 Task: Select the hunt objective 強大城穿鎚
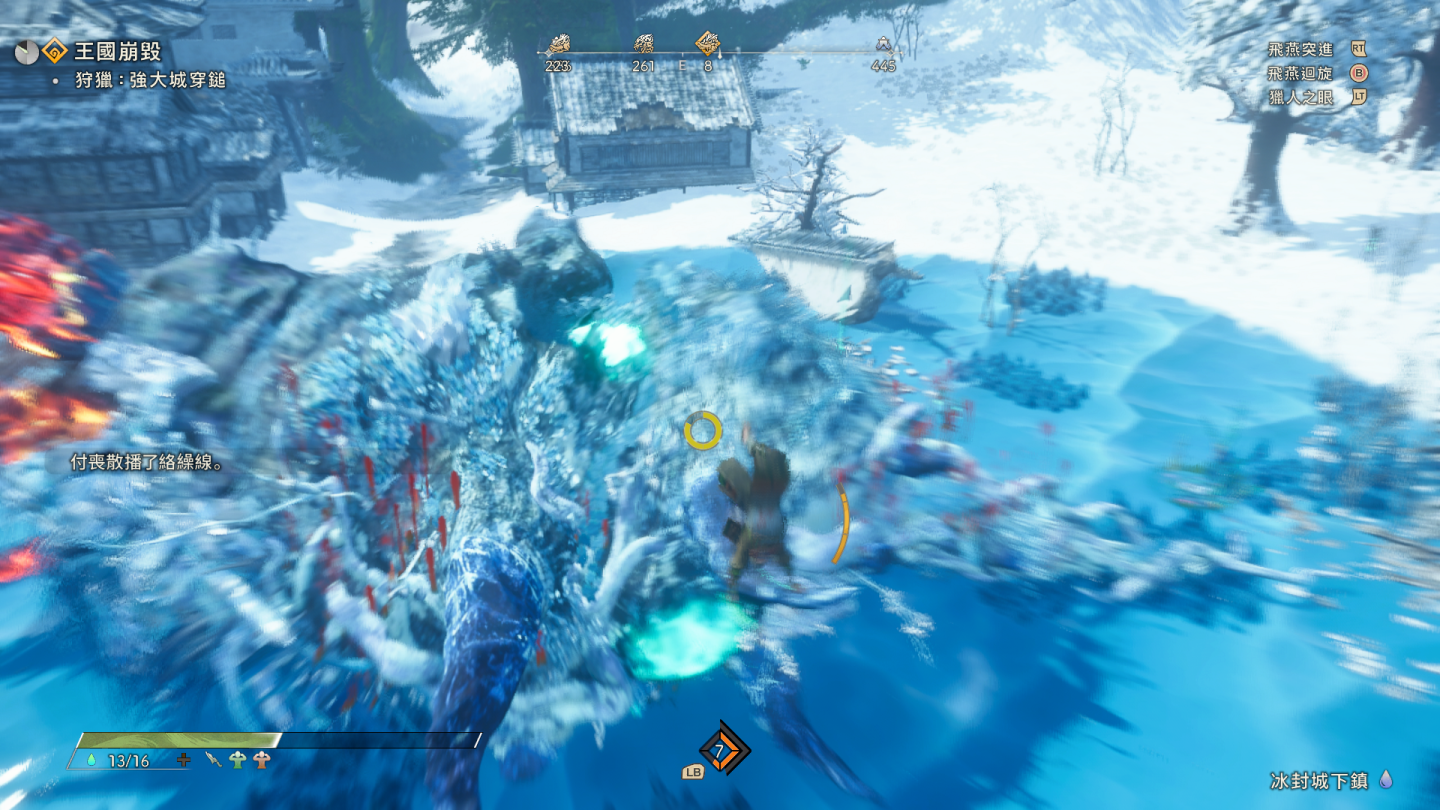(150, 80)
